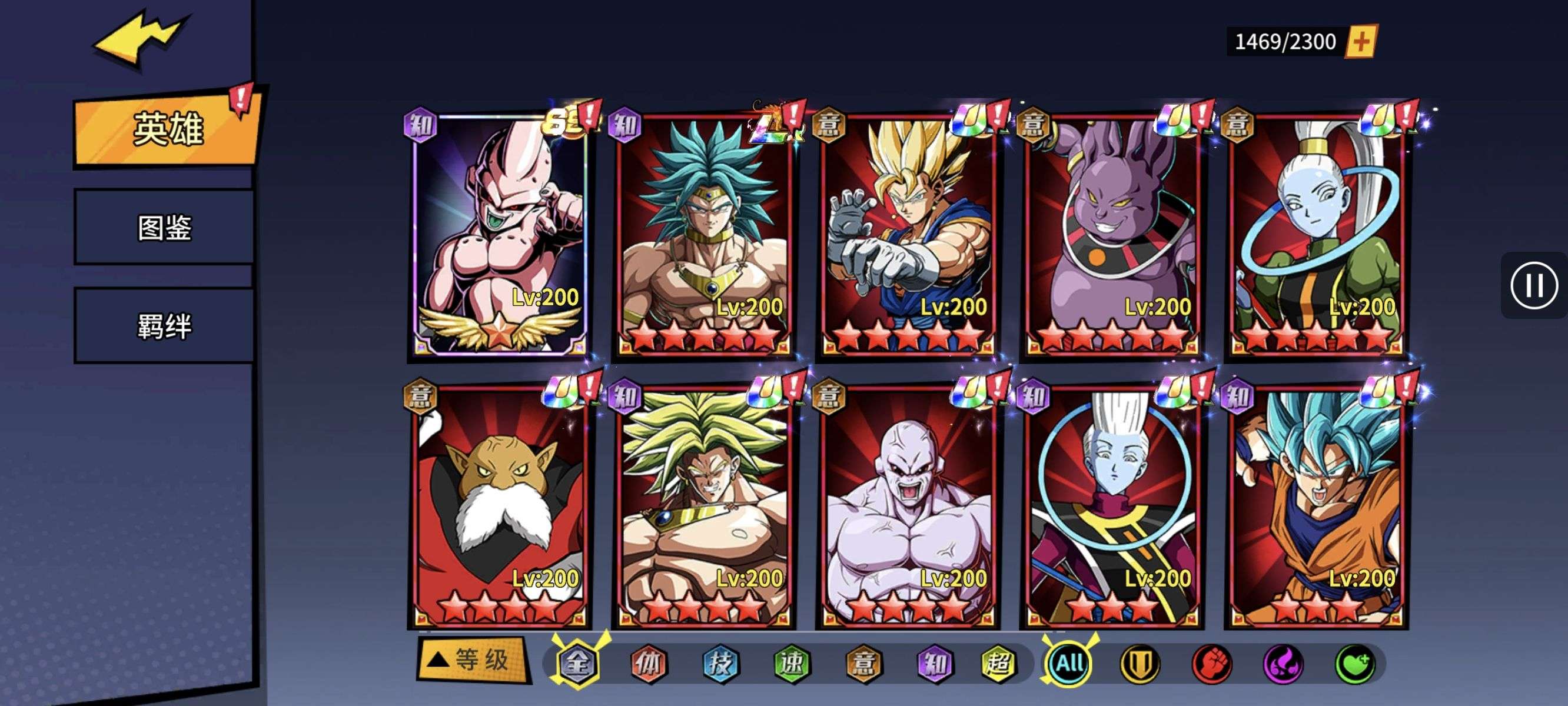Viewport: 1568px width, 706px height.
Task: Filter by red 体 attribute
Action: pyautogui.click(x=648, y=664)
